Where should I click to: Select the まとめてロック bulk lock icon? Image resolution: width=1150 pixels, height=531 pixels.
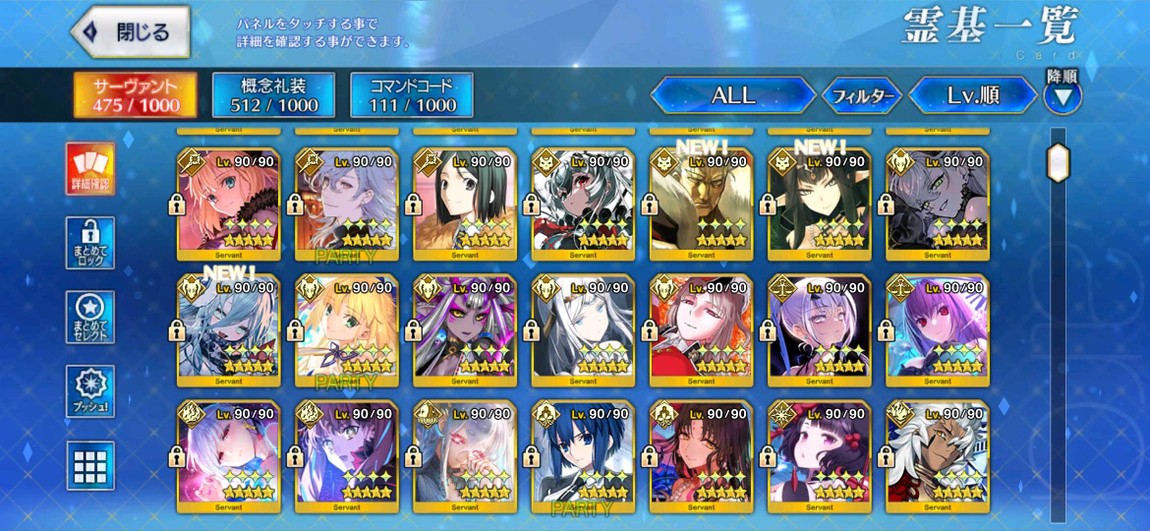click(x=90, y=243)
